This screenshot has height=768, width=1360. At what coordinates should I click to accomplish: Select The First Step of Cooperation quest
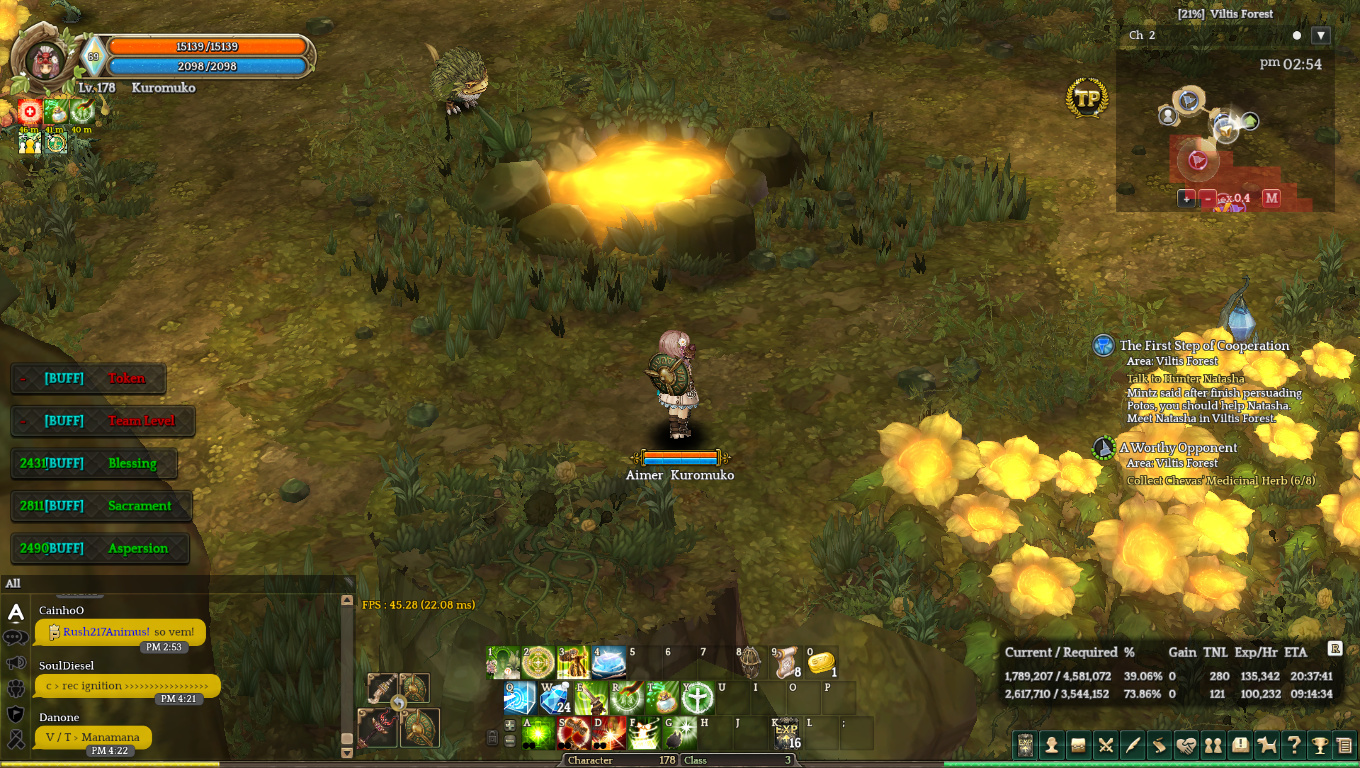[x=1204, y=346]
